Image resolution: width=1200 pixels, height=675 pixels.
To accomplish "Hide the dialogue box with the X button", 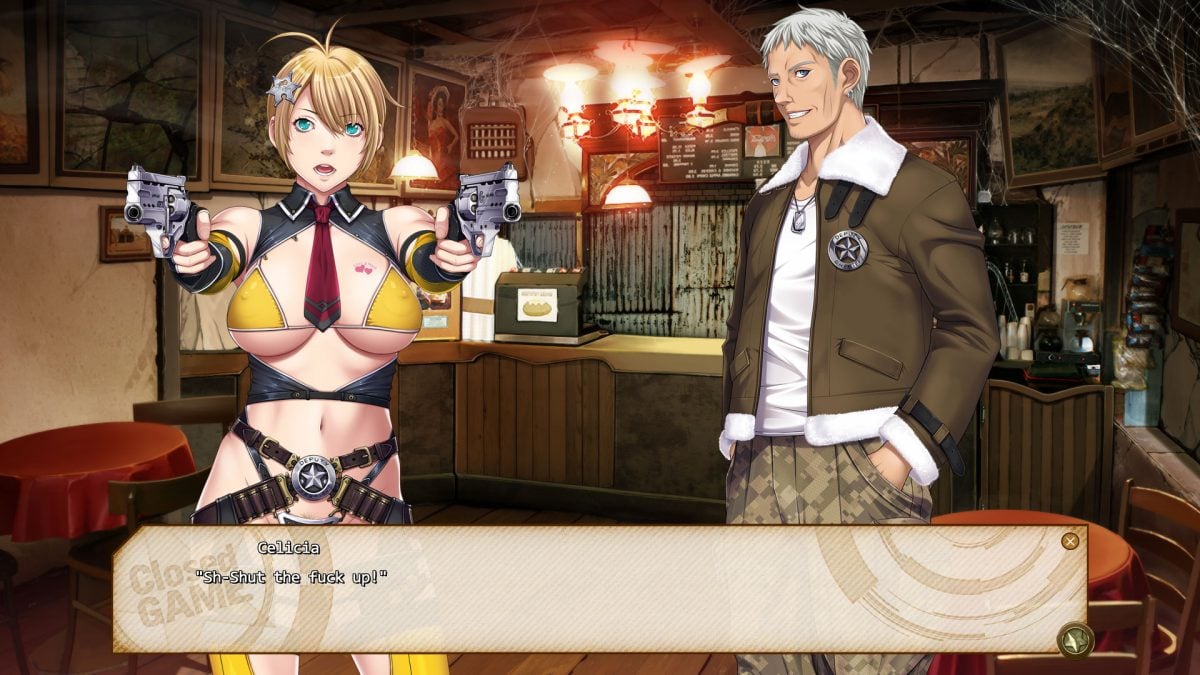I will (1070, 541).
